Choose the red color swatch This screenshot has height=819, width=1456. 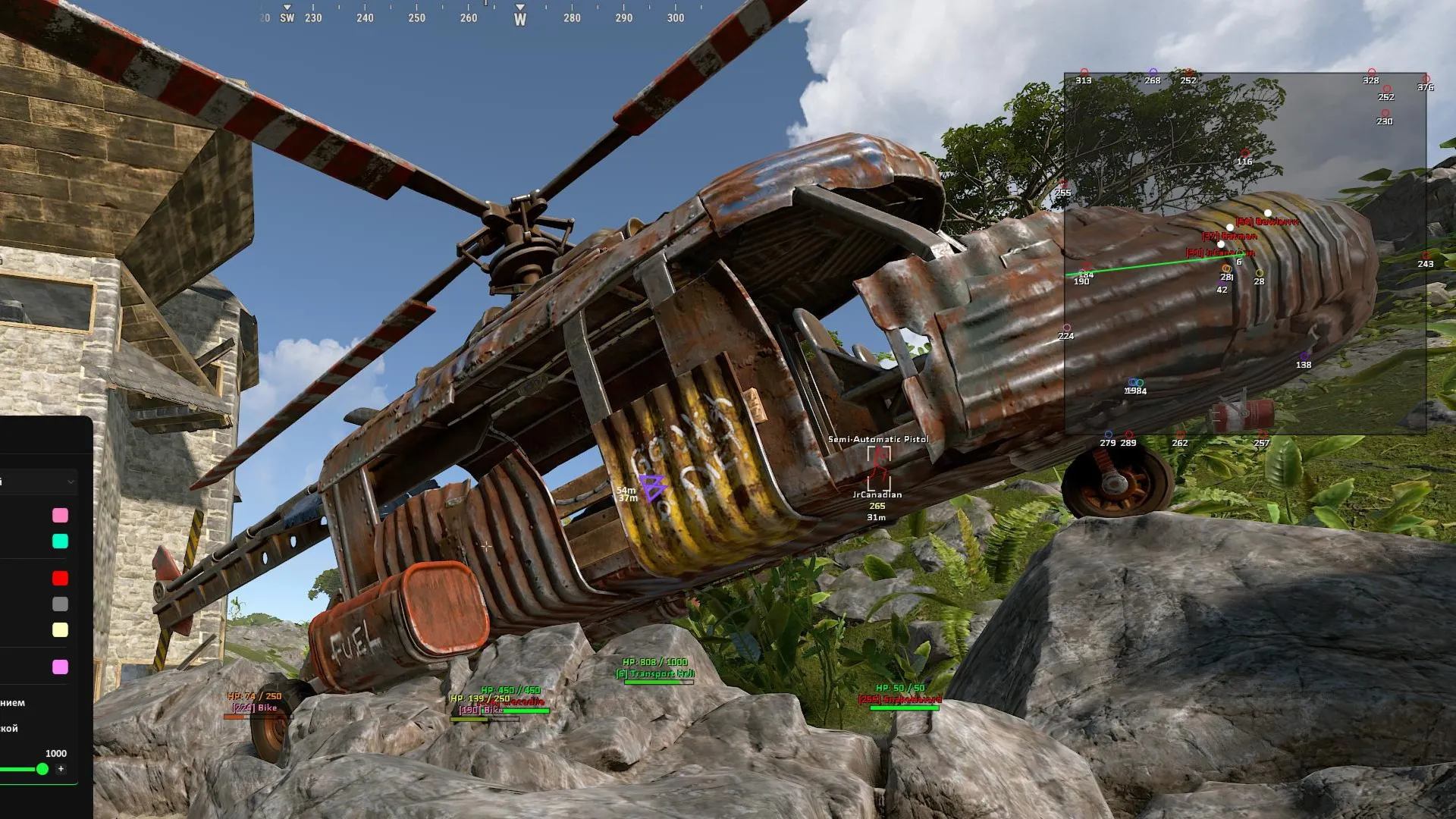click(x=60, y=579)
